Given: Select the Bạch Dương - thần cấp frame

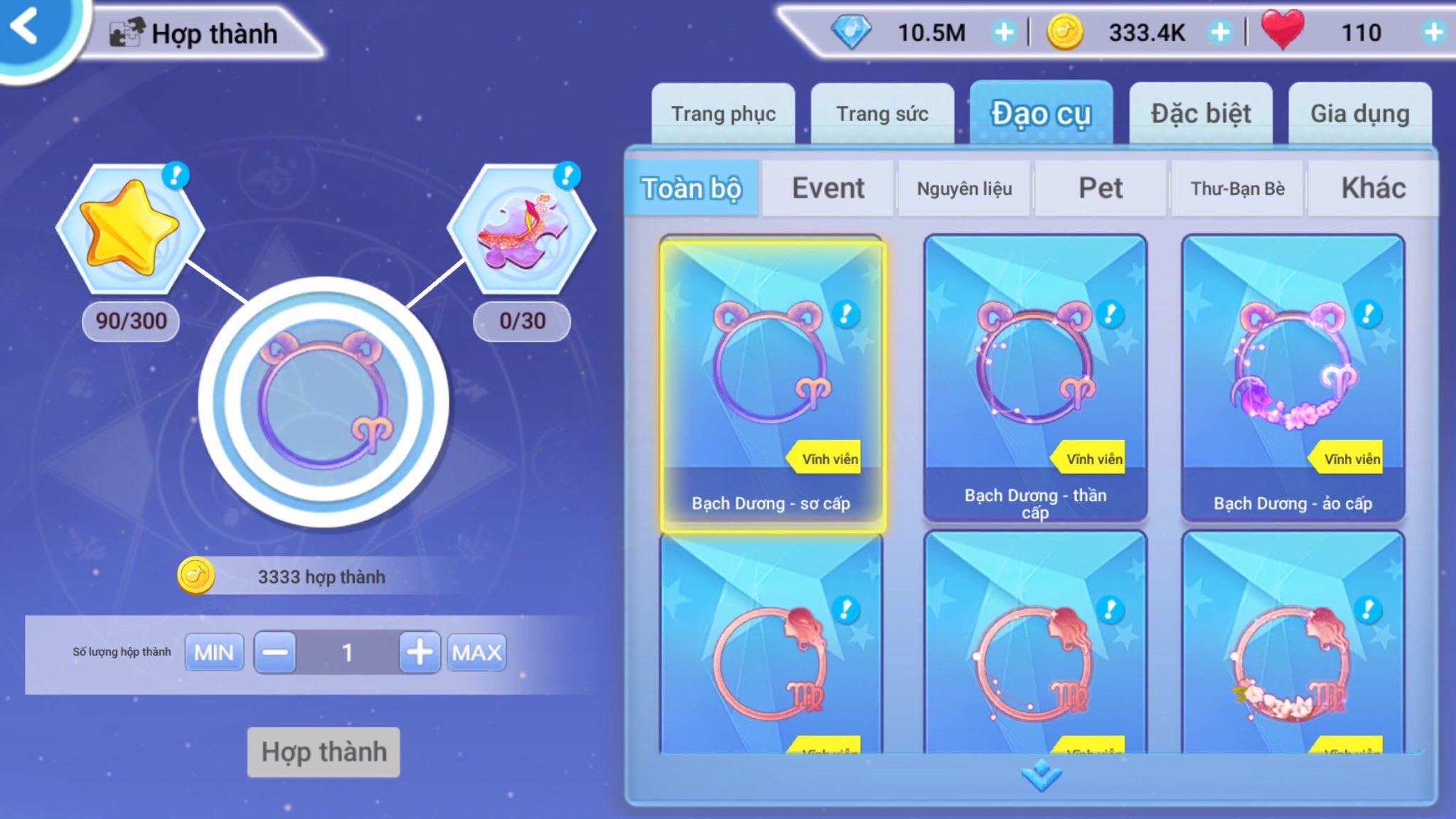Looking at the screenshot, I should pos(1035,378).
